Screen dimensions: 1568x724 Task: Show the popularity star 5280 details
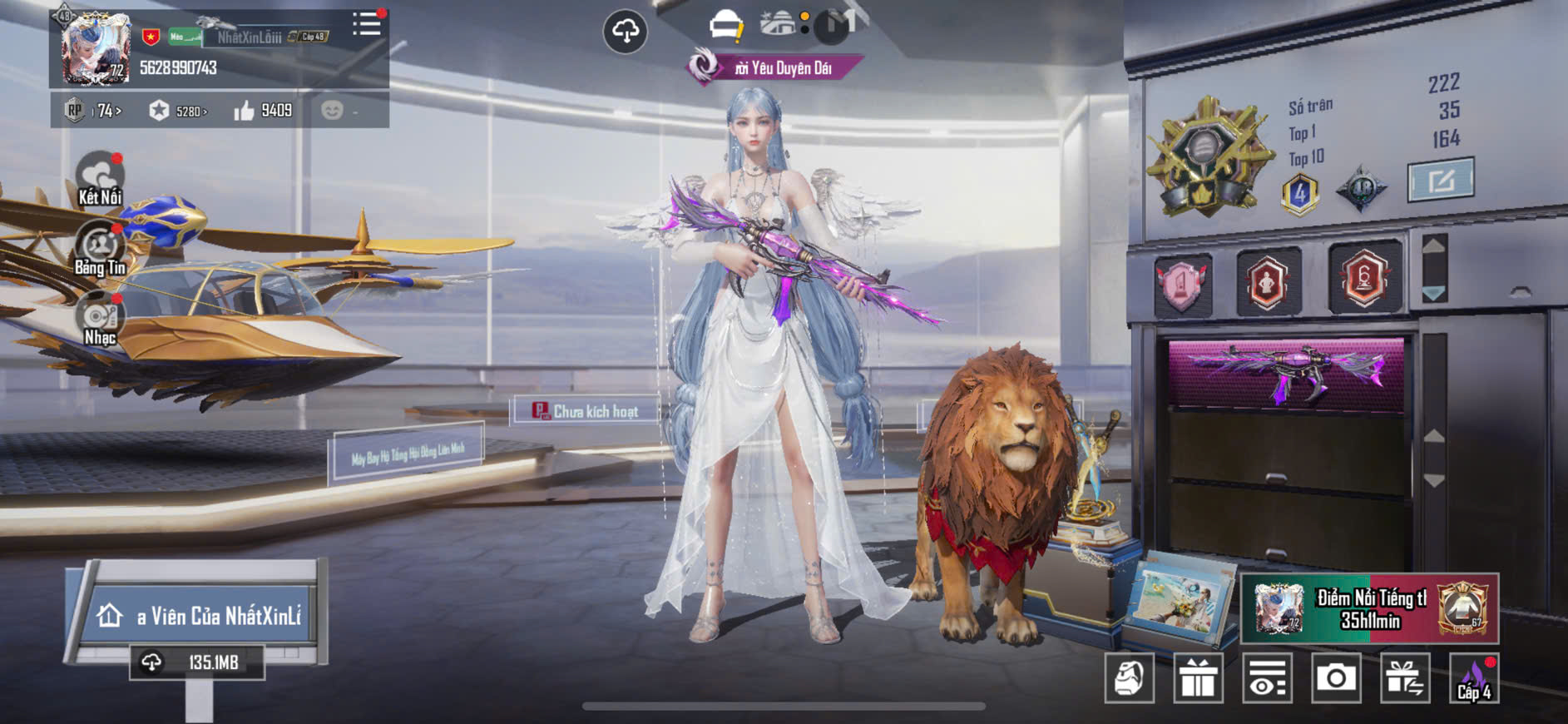[x=177, y=111]
